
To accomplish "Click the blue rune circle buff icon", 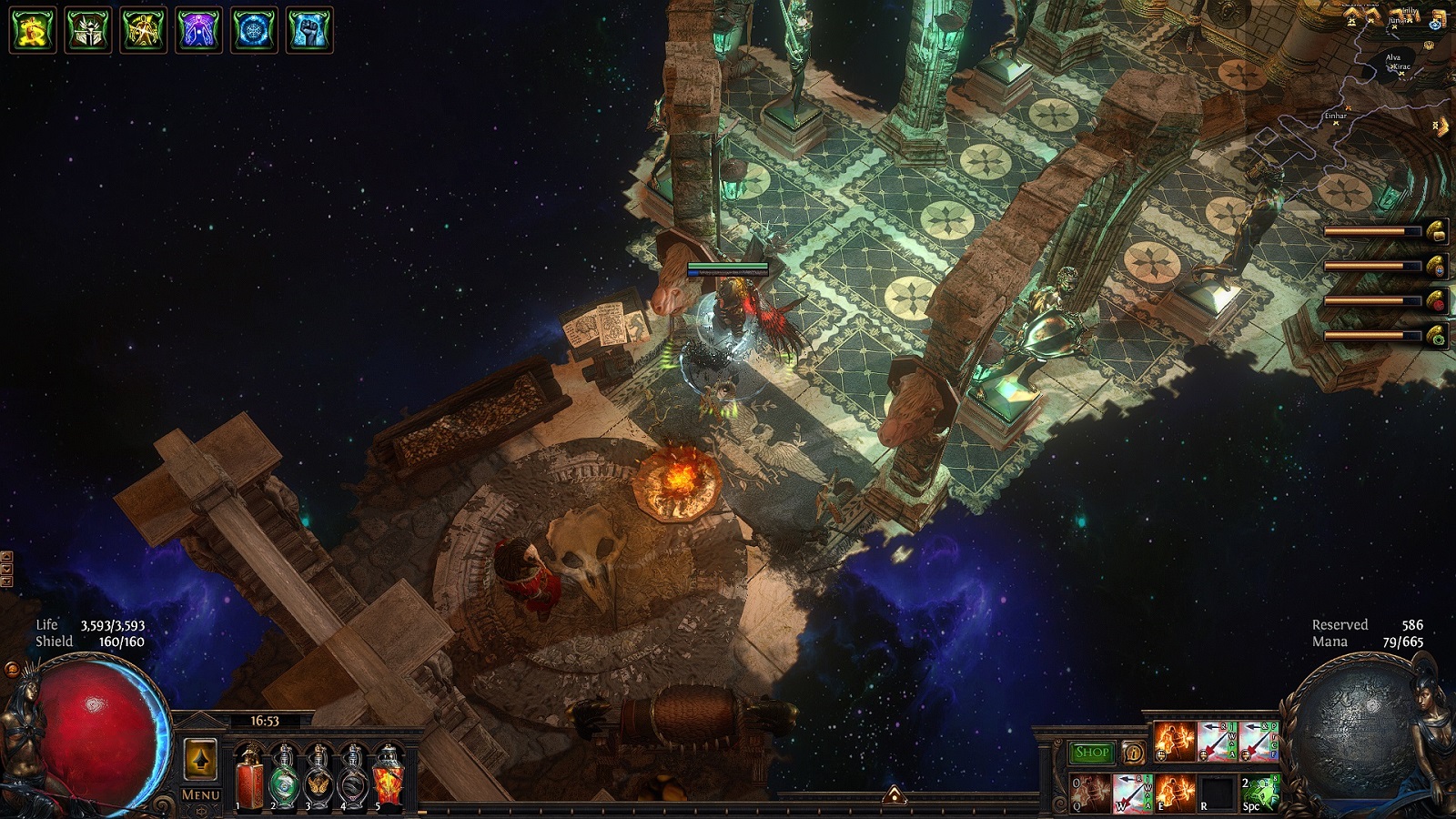I will 254,30.
